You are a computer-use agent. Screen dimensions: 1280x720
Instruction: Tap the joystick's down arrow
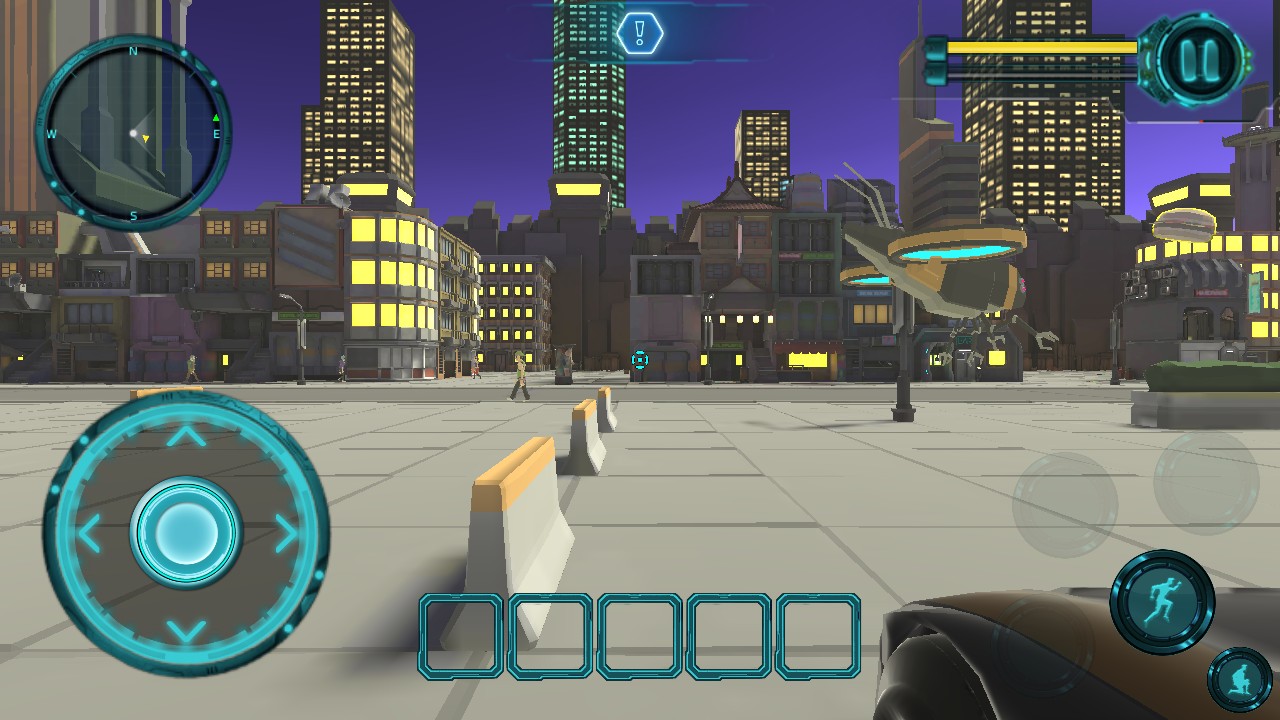[185, 631]
